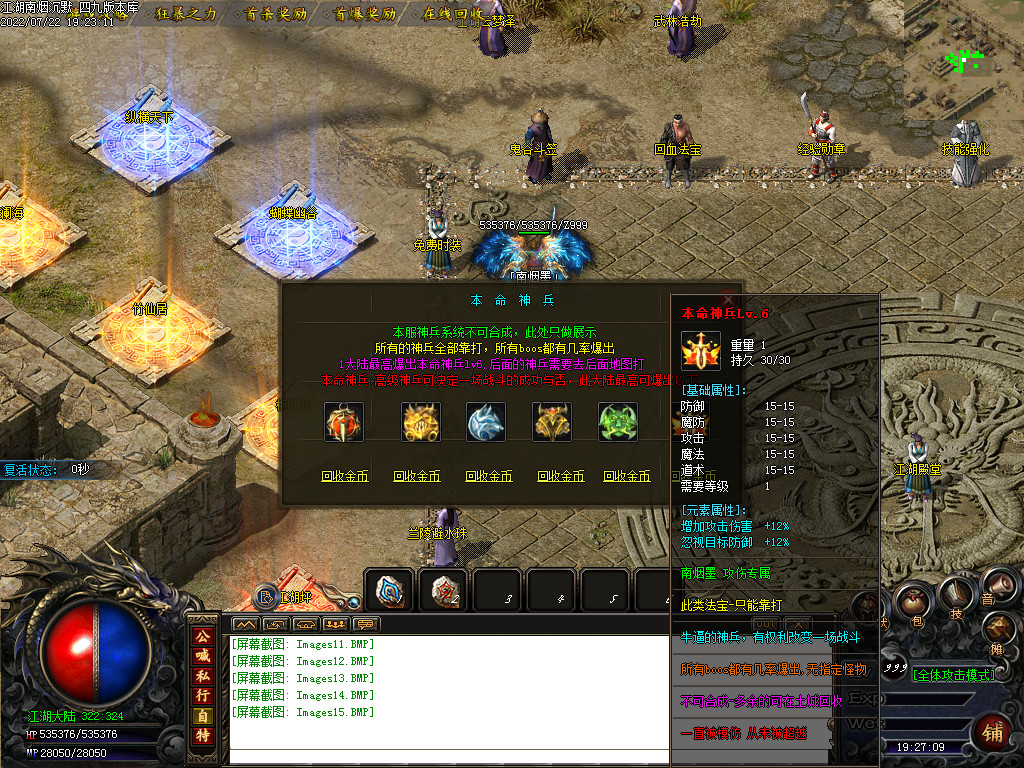Open the 在线回收 top menu

pyautogui.click(x=453, y=14)
